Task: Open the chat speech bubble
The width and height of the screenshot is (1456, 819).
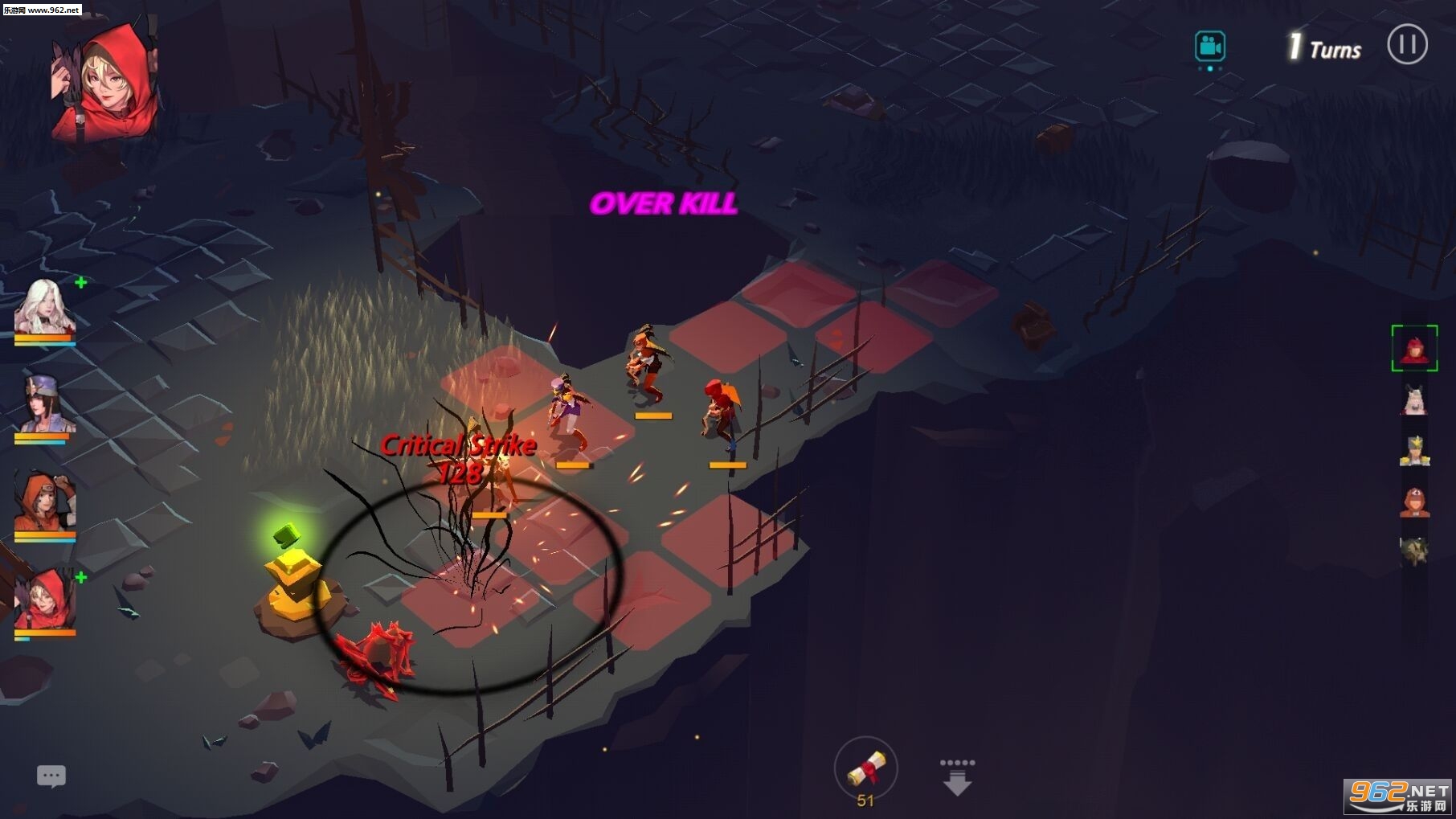Action: pyautogui.click(x=51, y=776)
